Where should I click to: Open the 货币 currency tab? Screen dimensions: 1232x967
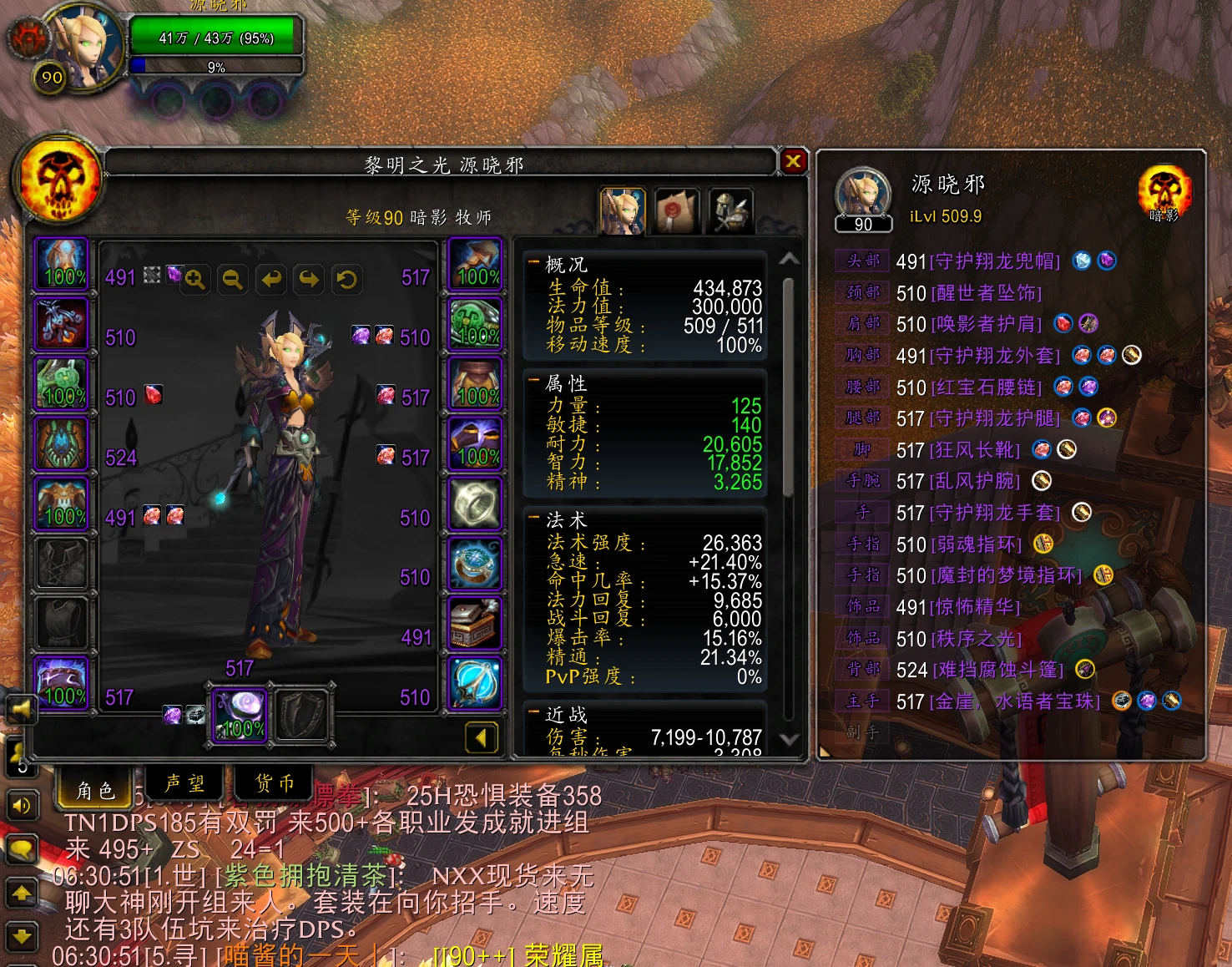275,783
